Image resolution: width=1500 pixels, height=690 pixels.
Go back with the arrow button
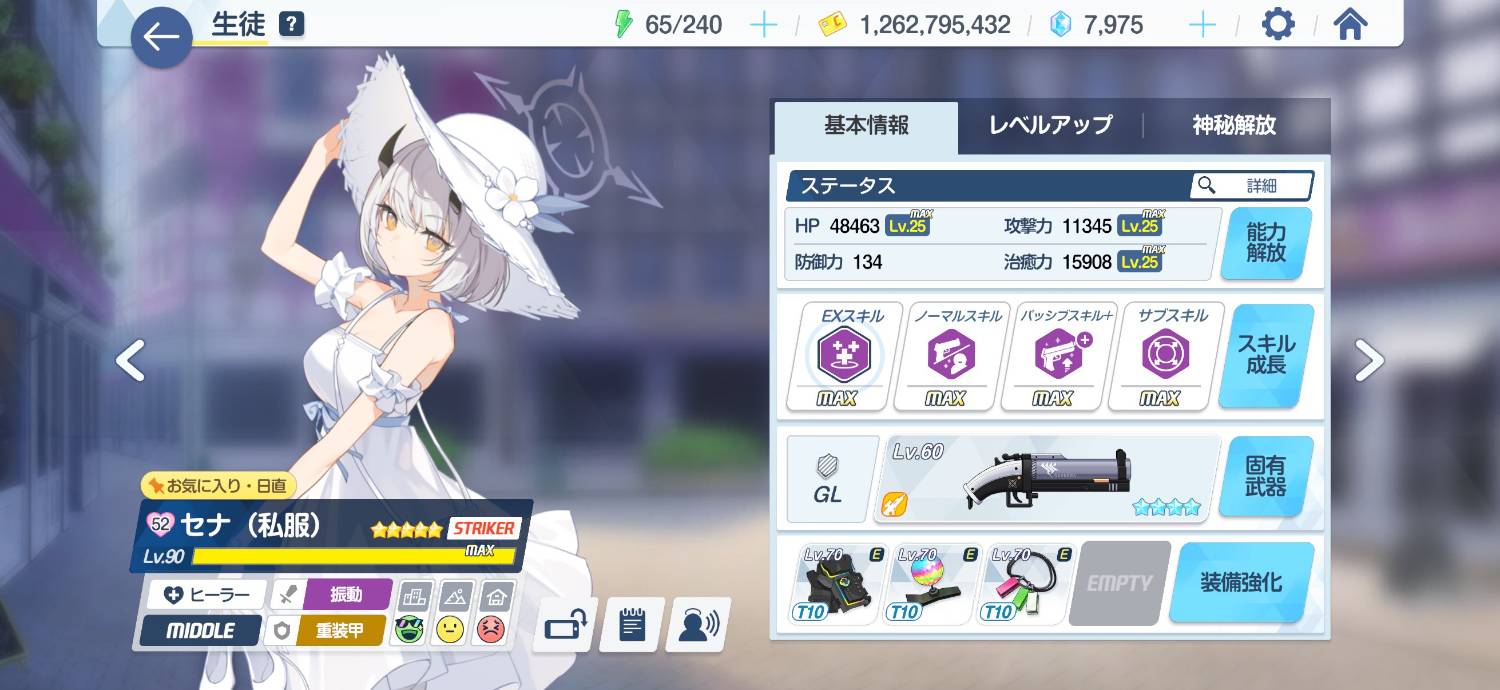coord(161,37)
